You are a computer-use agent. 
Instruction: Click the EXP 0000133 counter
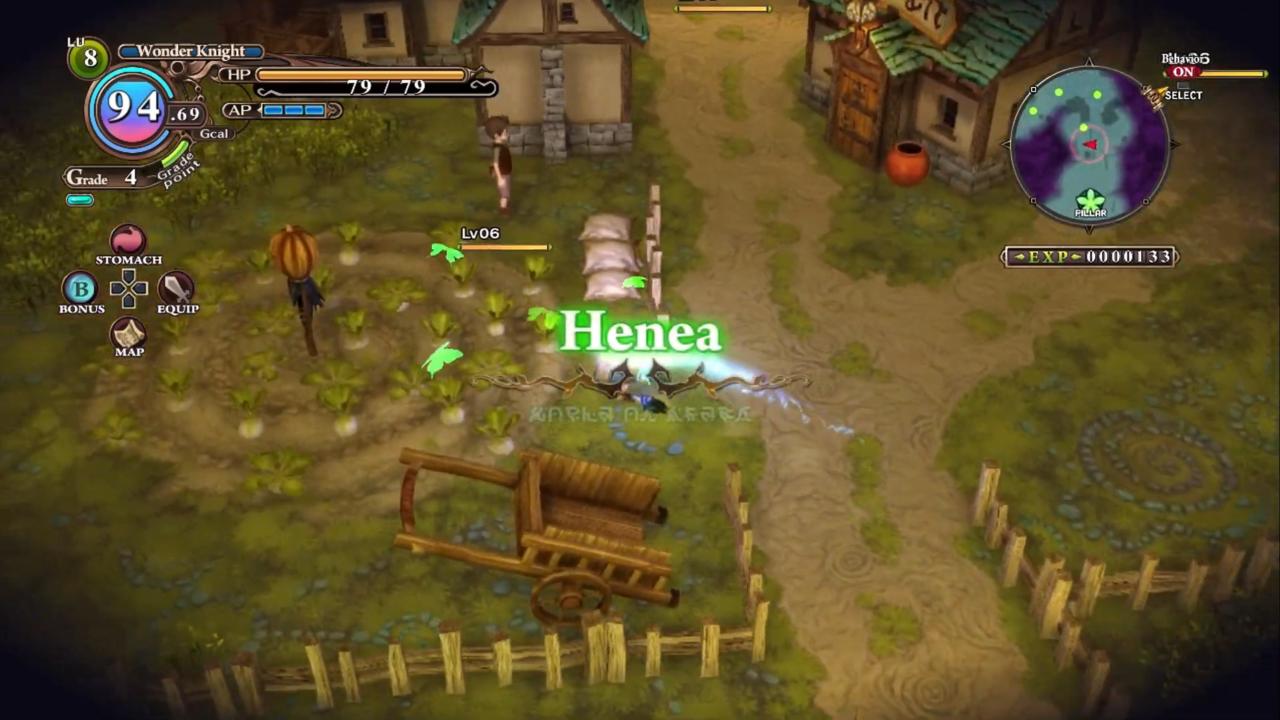coord(1090,257)
